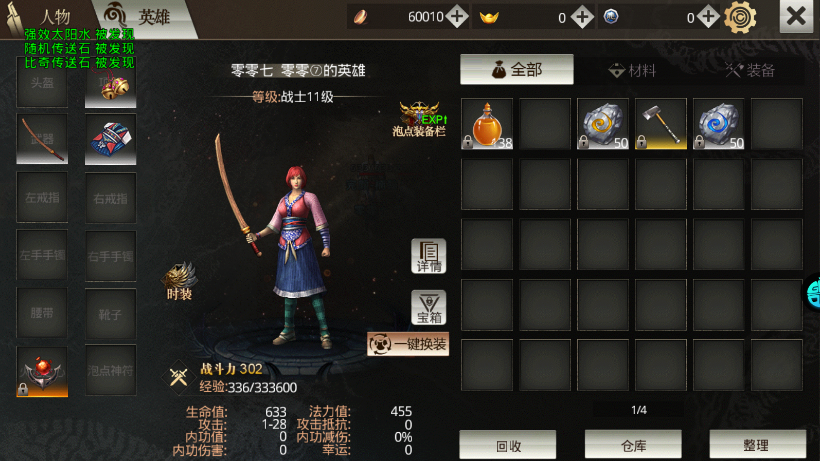Show the 全部 all-items bag tab
820x461 pixels.
coord(516,70)
